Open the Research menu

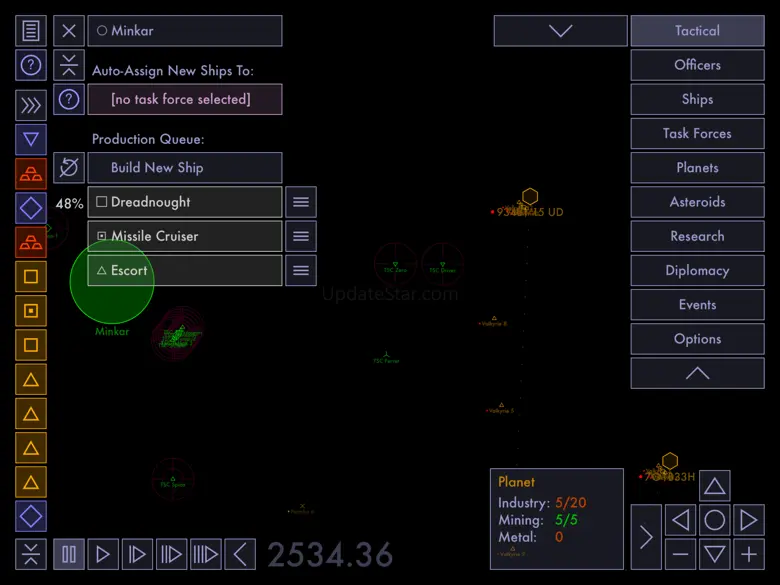697,236
